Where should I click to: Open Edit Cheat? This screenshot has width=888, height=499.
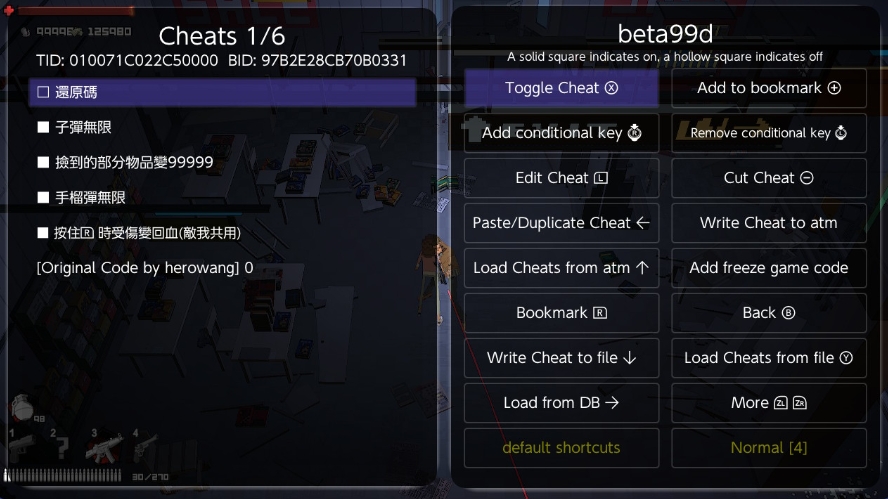coord(561,178)
